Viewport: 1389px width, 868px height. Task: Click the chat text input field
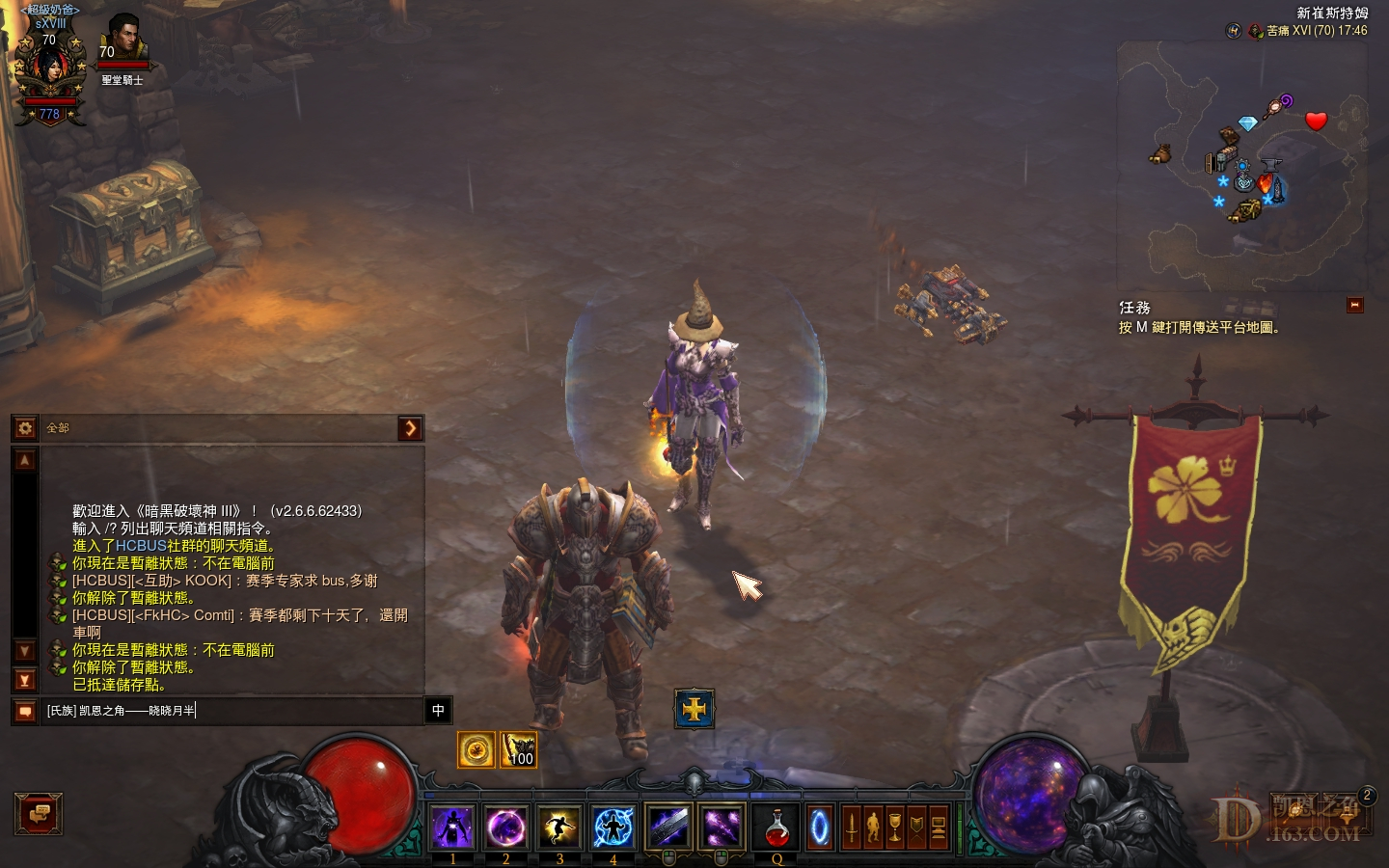pyautogui.click(x=231, y=711)
